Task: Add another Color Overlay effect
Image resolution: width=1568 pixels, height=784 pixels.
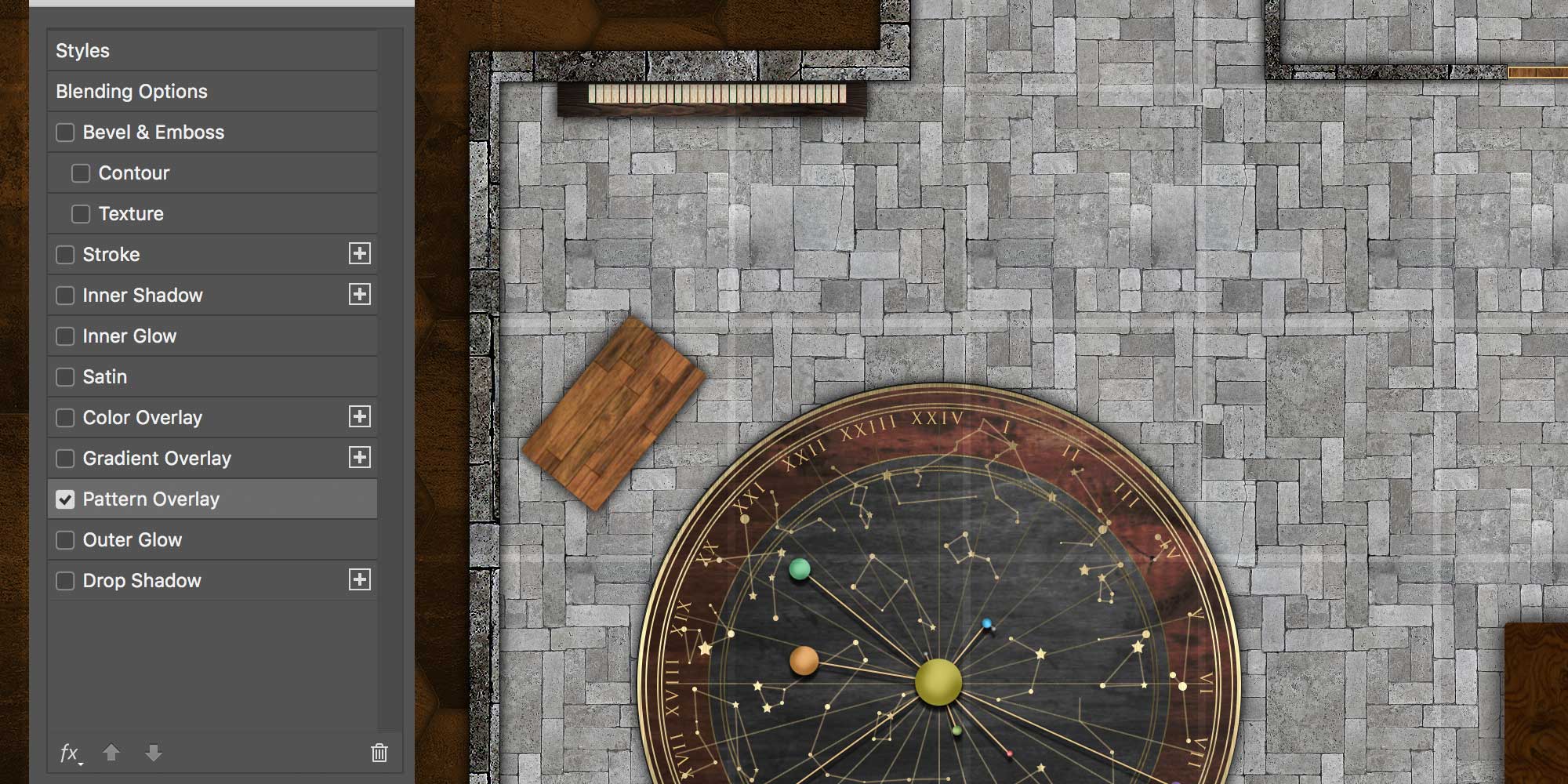Action: click(x=360, y=417)
